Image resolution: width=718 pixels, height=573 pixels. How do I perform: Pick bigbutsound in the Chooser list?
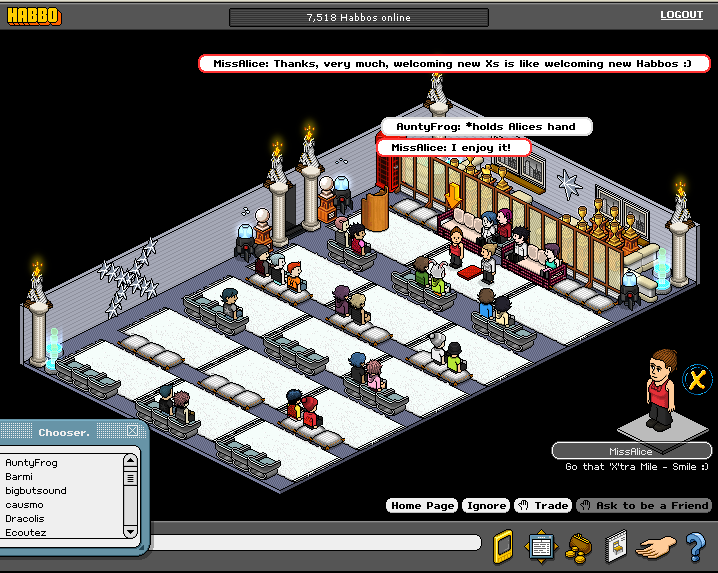point(36,491)
